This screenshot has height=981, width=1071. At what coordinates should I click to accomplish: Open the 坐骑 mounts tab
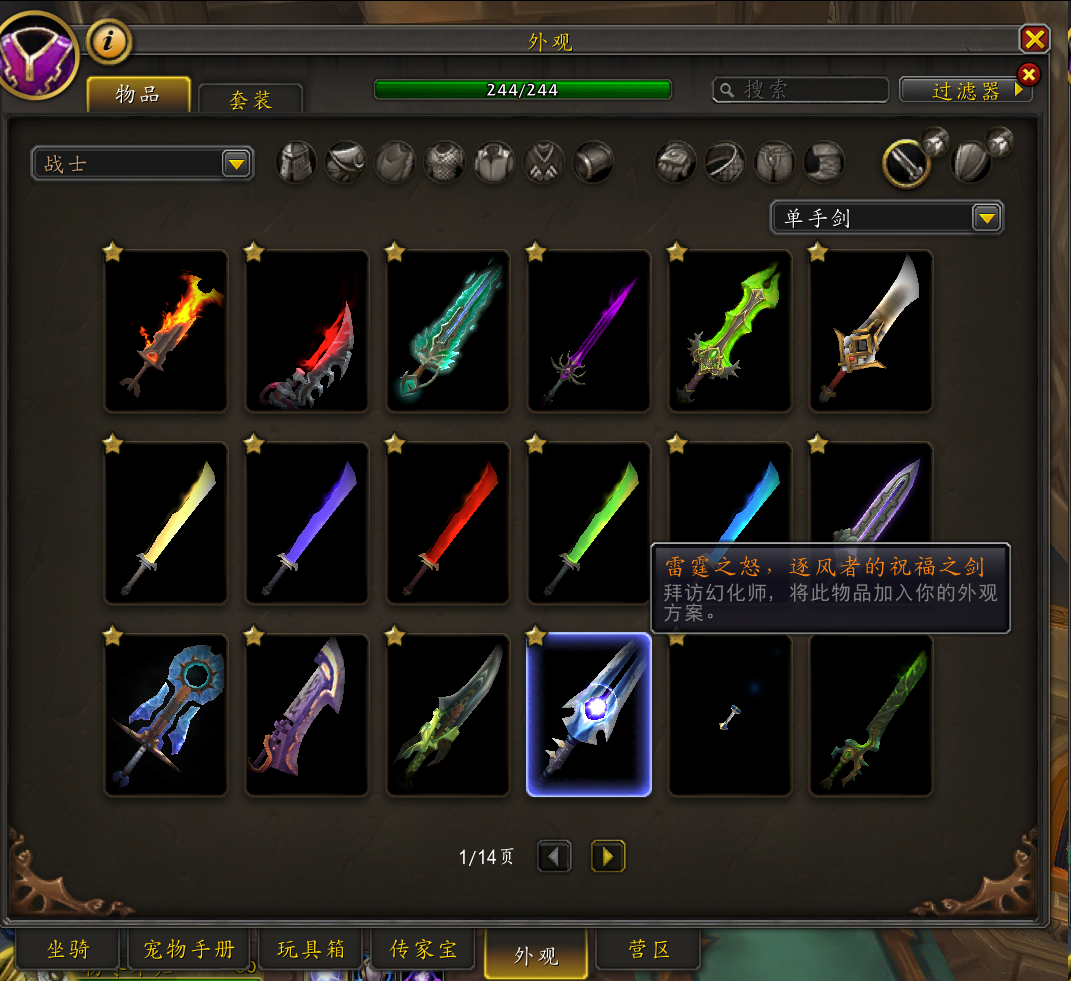[68, 950]
